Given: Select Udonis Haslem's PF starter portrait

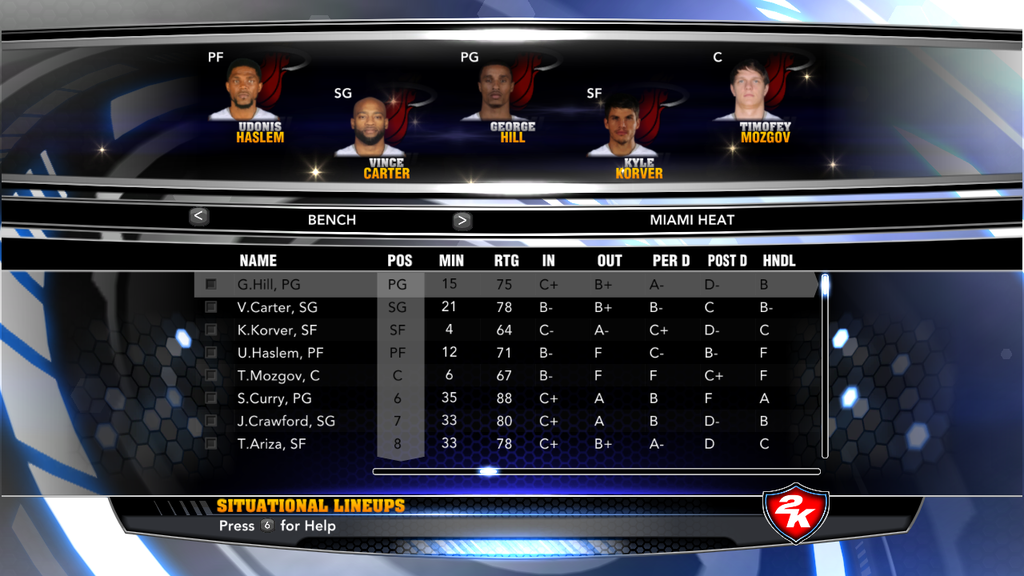Looking at the screenshot, I should click(x=244, y=91).
